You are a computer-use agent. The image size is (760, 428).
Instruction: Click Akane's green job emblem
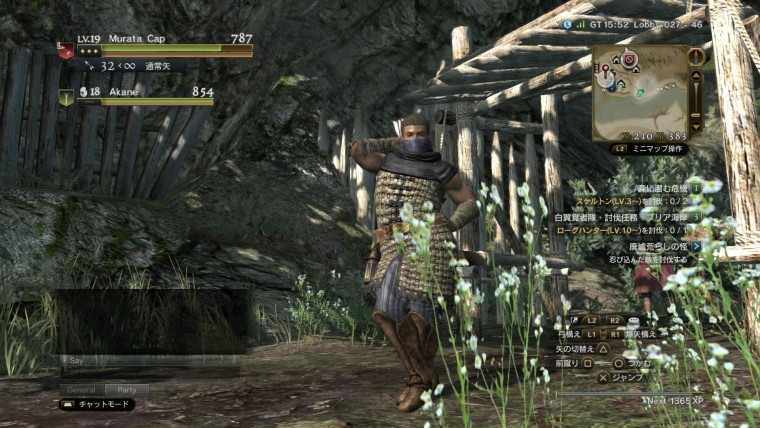pos(66,97)
